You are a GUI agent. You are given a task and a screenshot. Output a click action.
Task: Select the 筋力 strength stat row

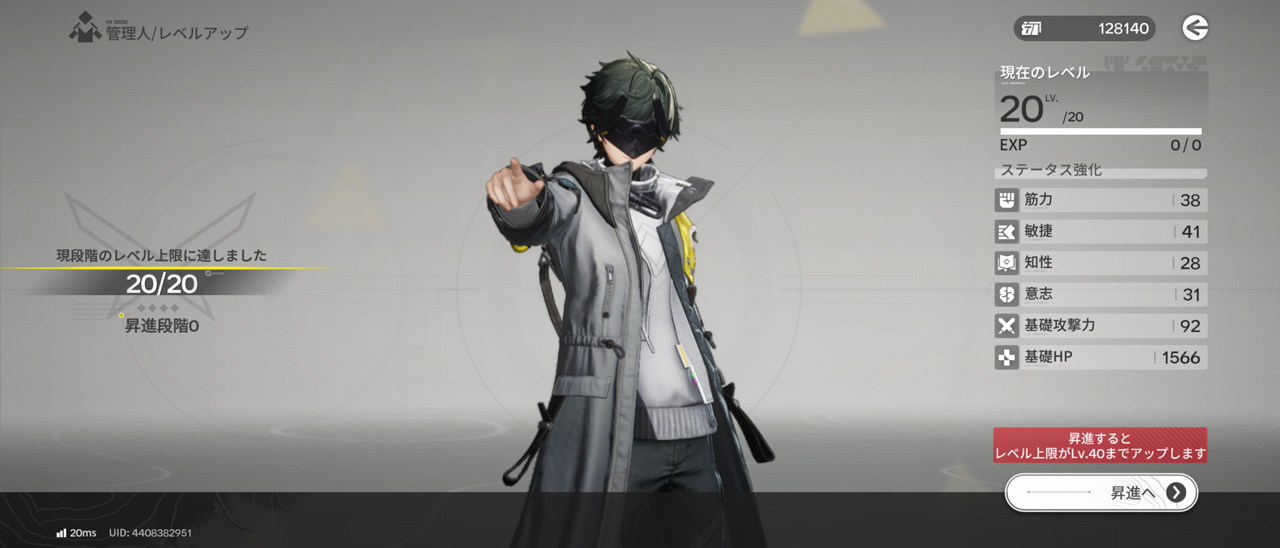click(x=1100, y=200)
